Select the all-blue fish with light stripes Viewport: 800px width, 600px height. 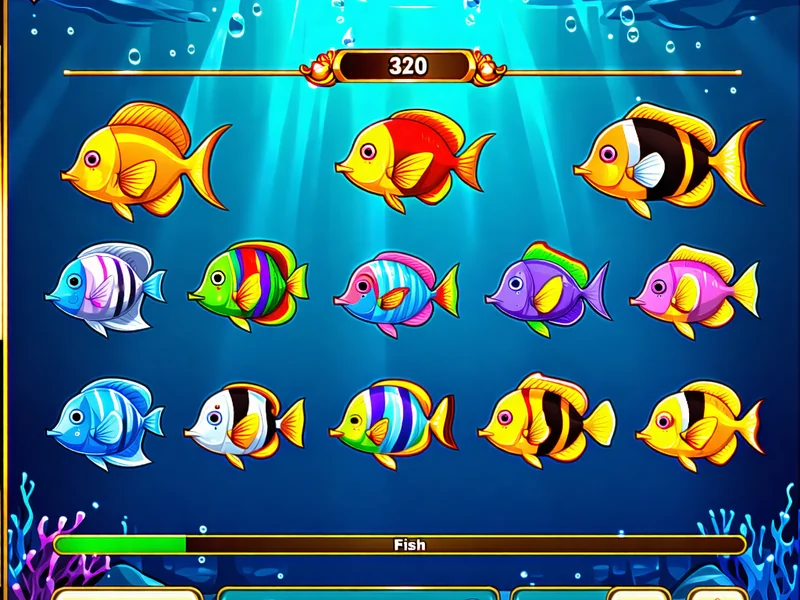coord(103,421)
